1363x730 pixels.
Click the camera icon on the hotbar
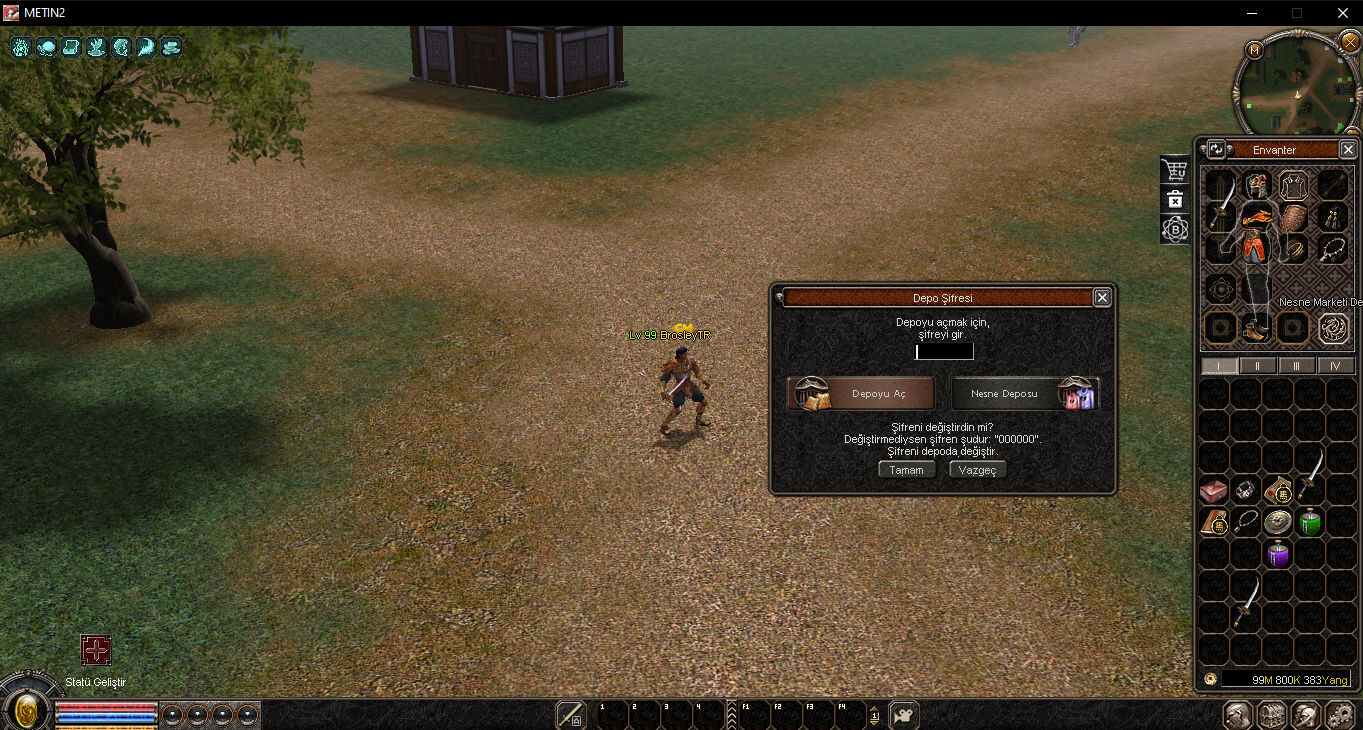pyautogui.click(x=904, y=715)
